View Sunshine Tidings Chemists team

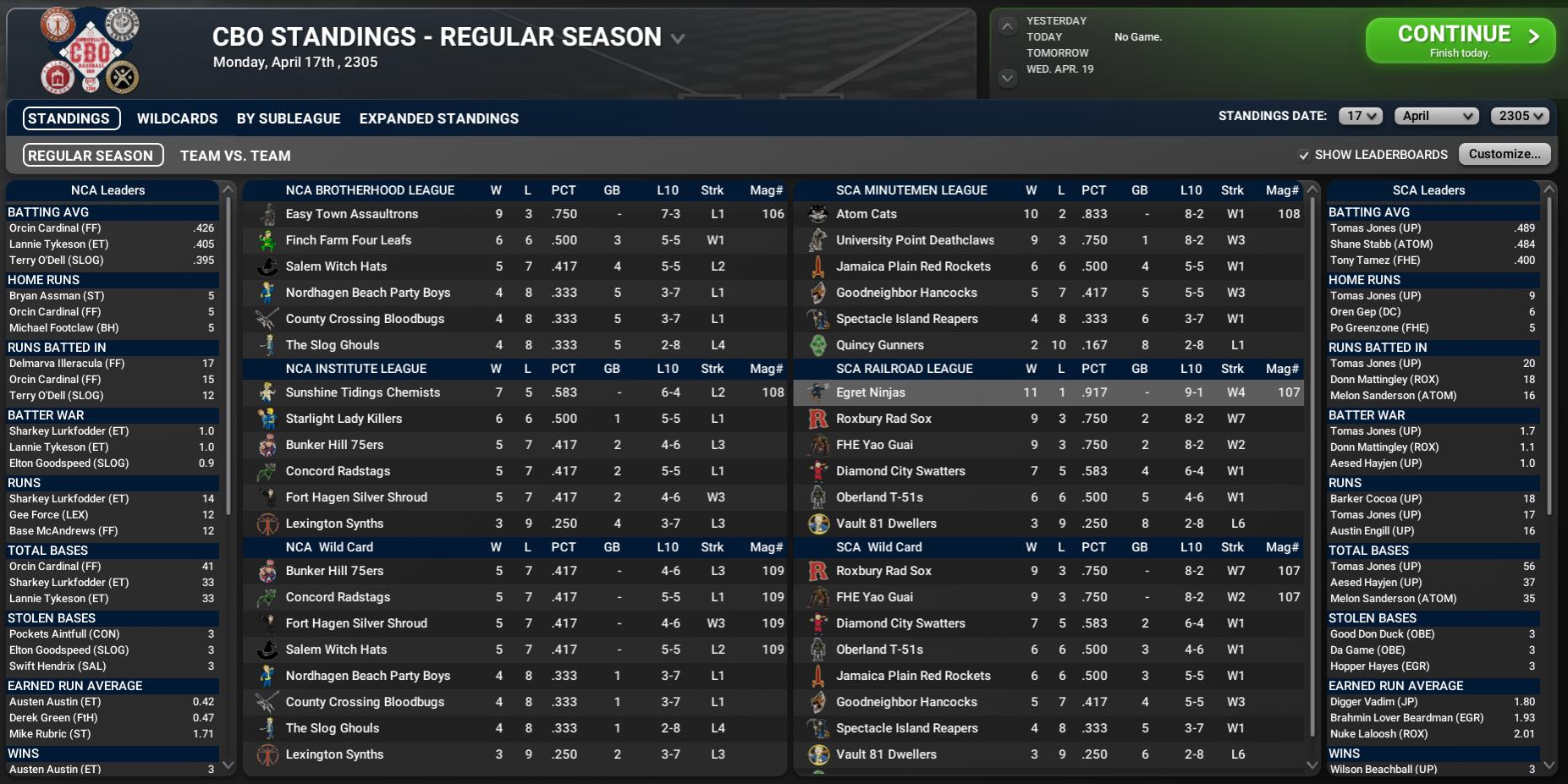click(362, 392)
